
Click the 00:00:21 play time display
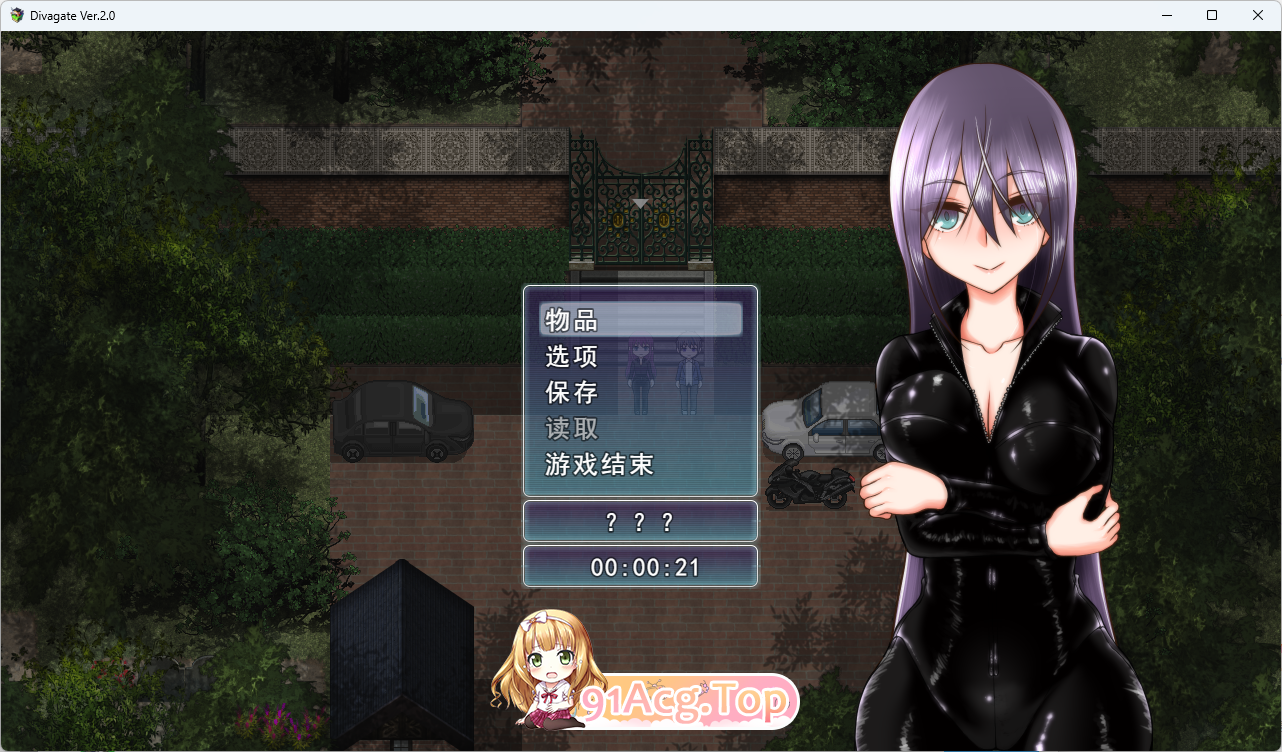pyautogui.click(x=640, y=565)
